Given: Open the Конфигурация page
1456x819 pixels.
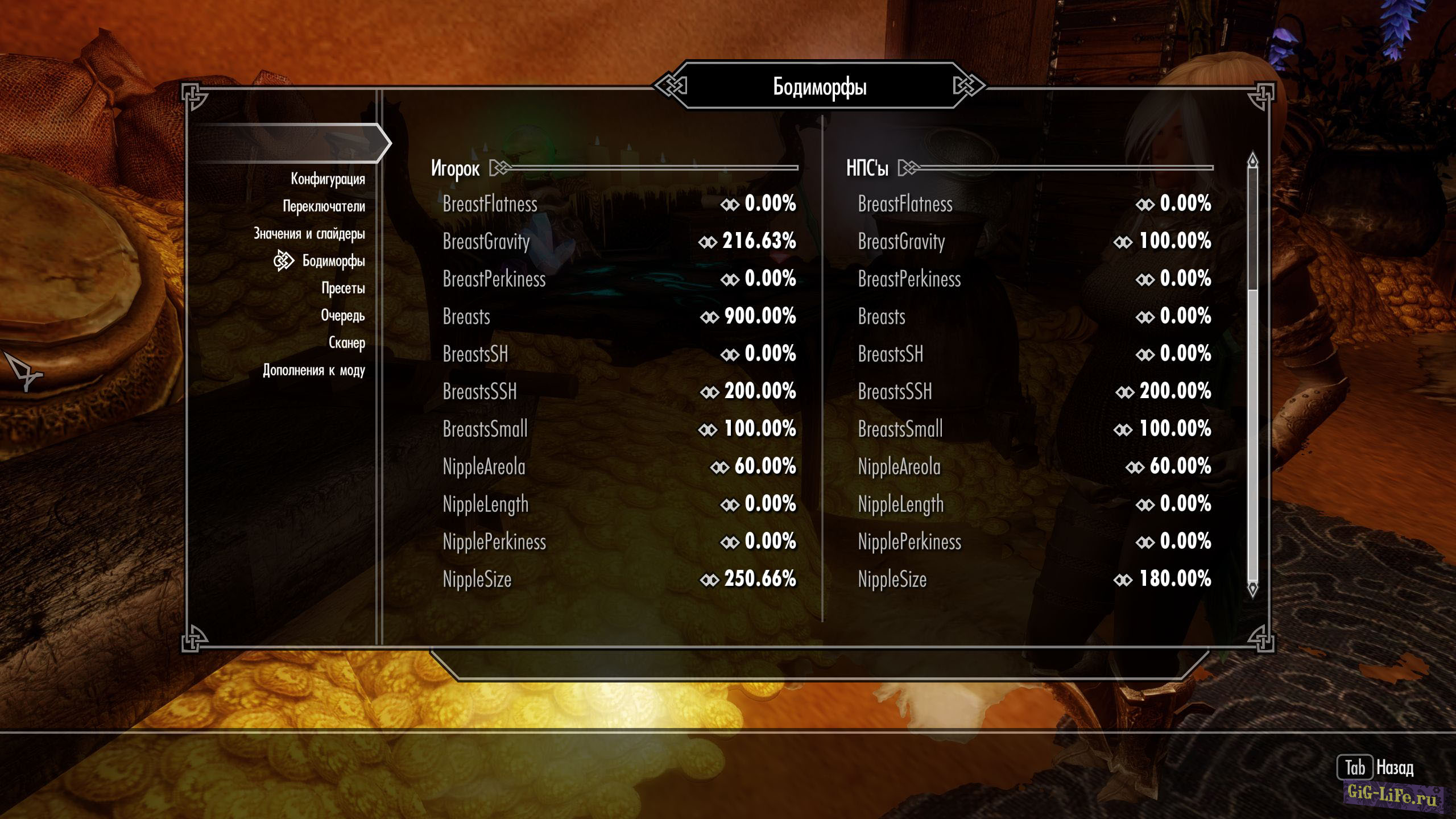Looking at the screenshot, I should pos(328,179).
